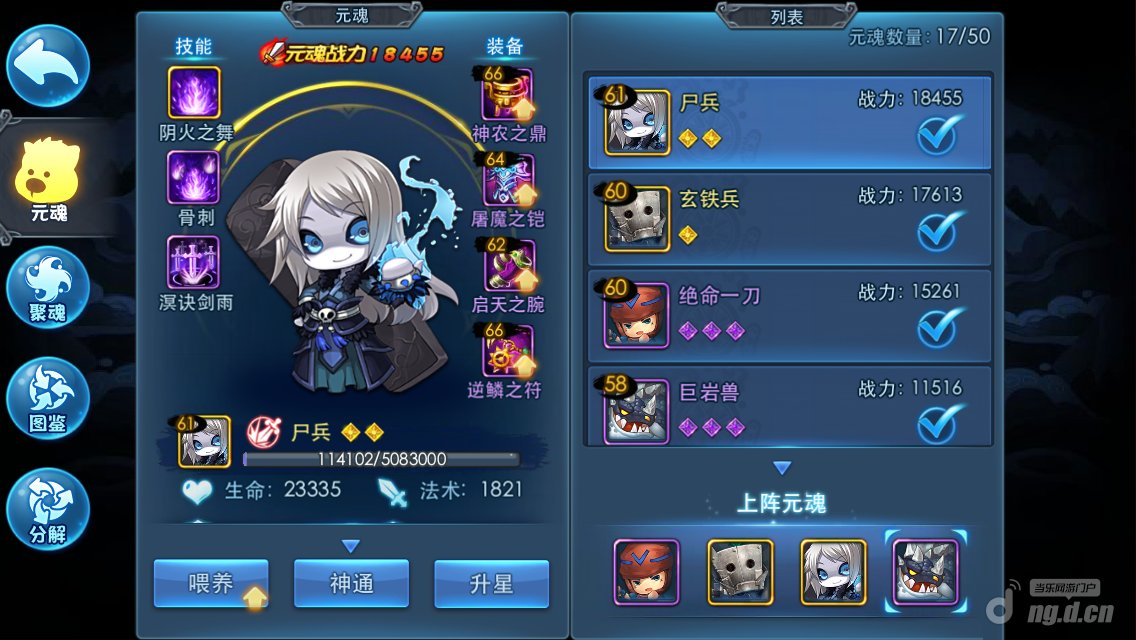Select the 阴火之舞 skill icon
This screenshot has height=640, width=1136.
[x=194, y=93]
